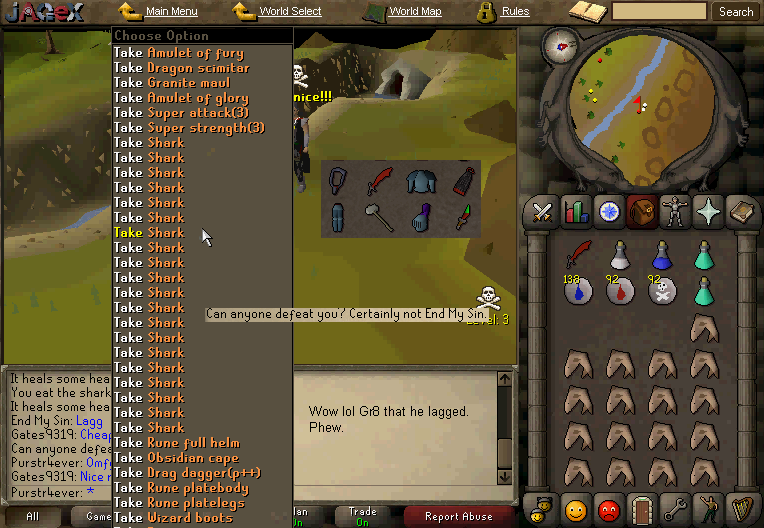
Task: Pick Take Super attack(3)
Action: pyautogui.click(x=182, y=113)
